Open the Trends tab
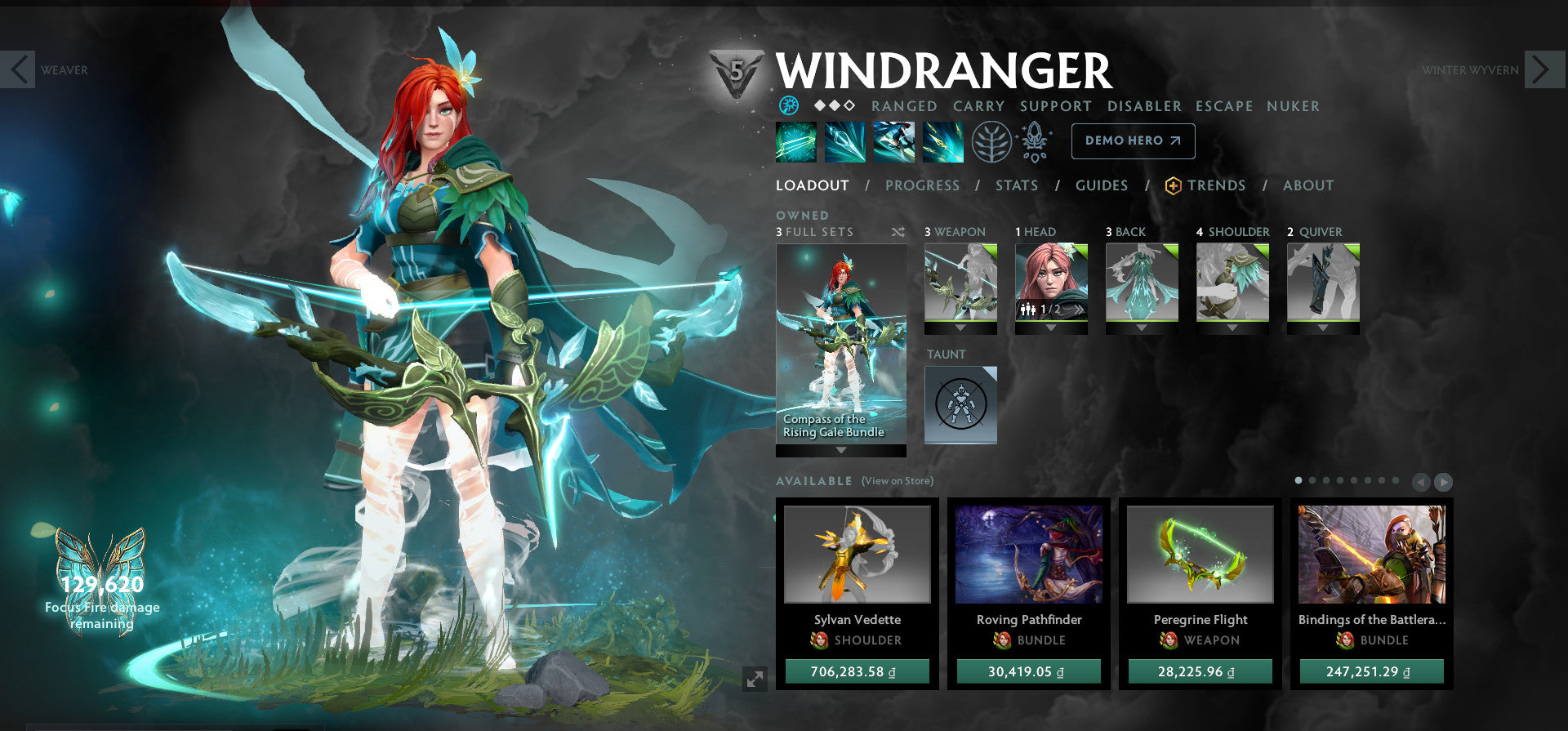 [x=1217, y=185]
